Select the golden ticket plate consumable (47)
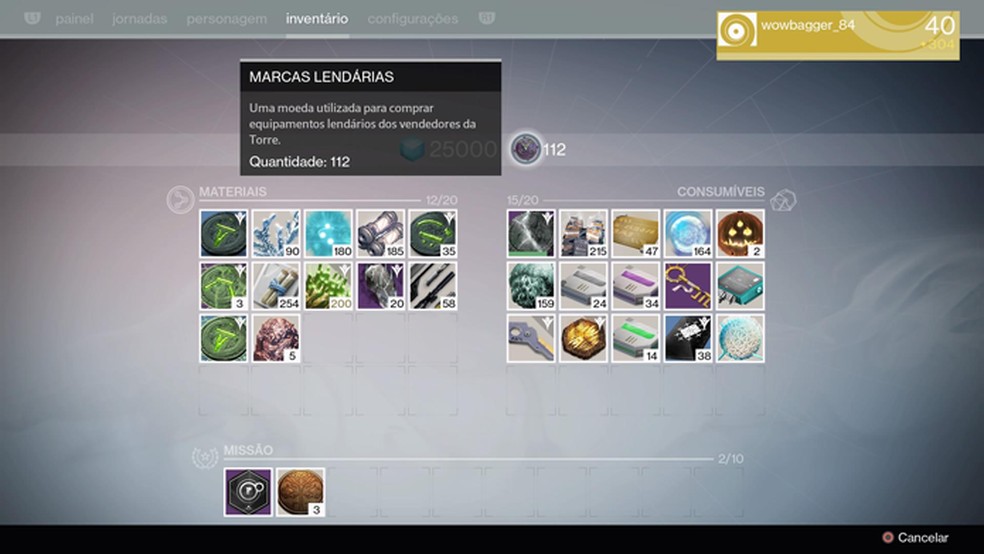984x554 pixels. (x=636, y=234)
